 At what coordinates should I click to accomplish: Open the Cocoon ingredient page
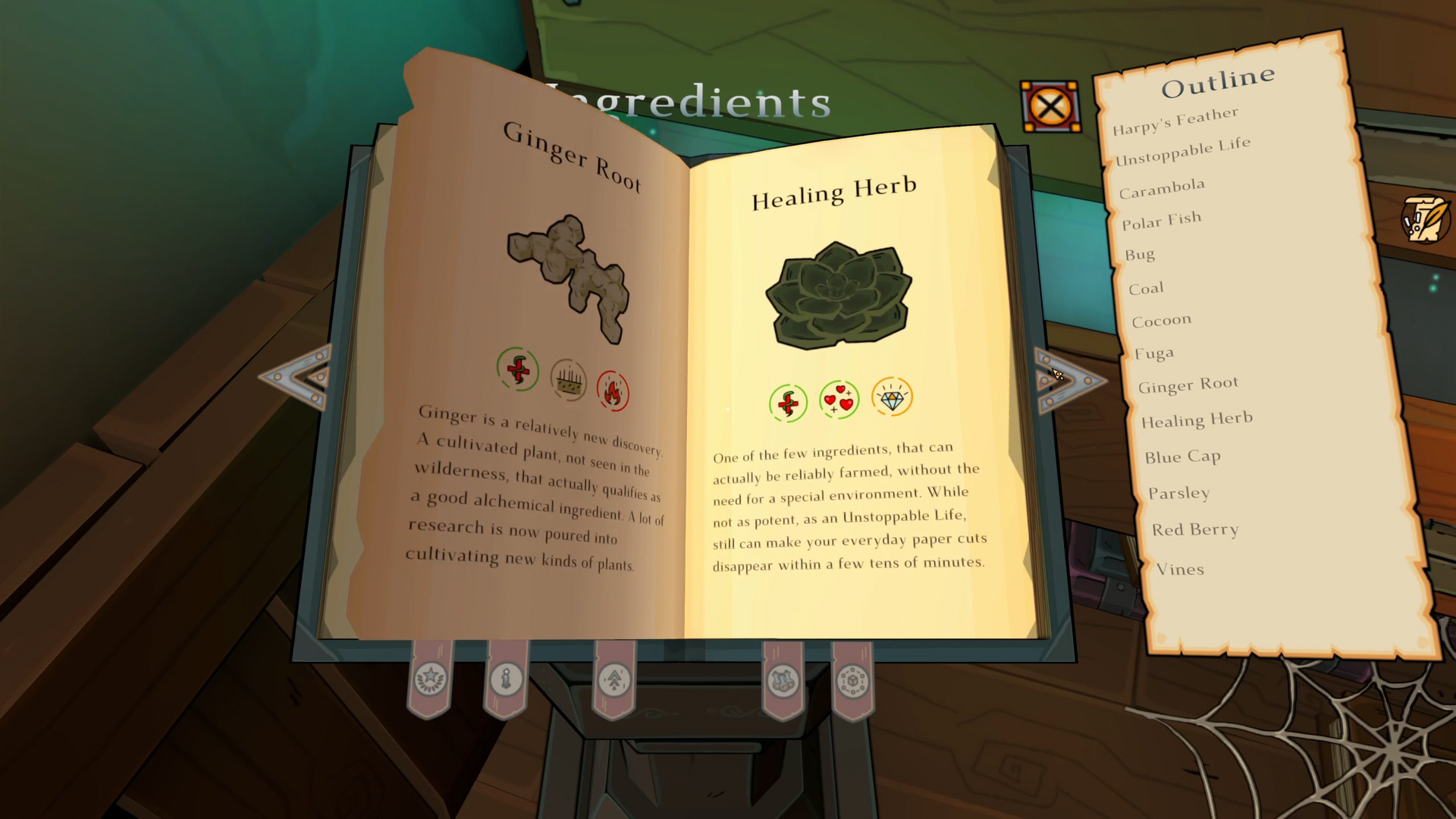point(1161,321)
